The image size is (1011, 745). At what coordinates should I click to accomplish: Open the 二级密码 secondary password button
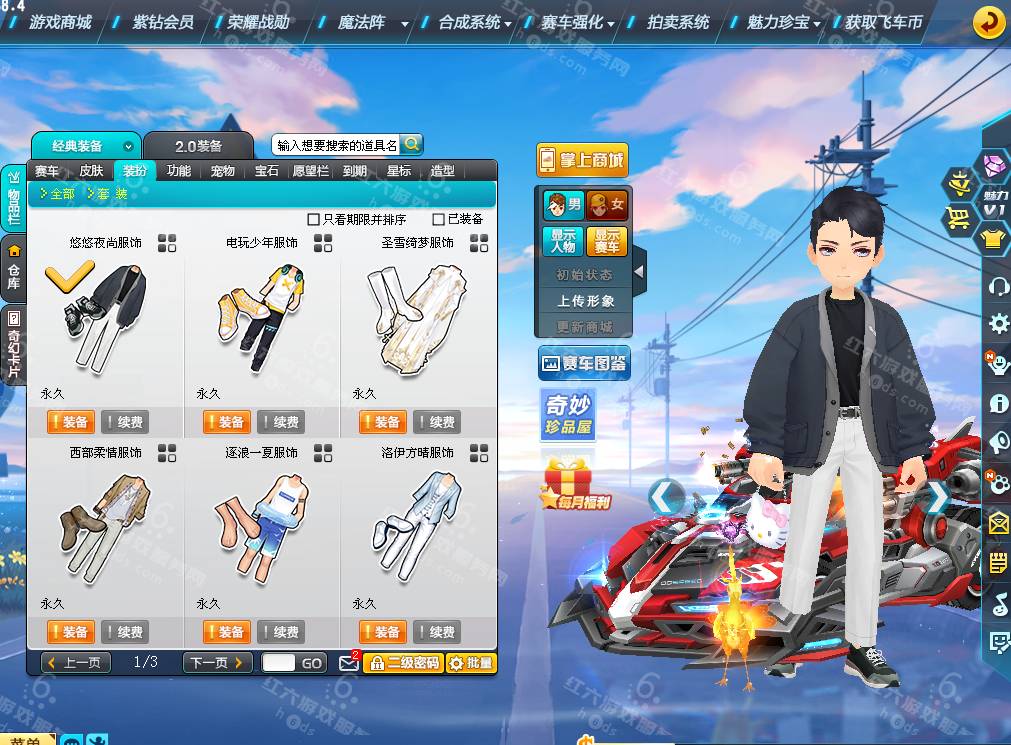coord(403,662)
